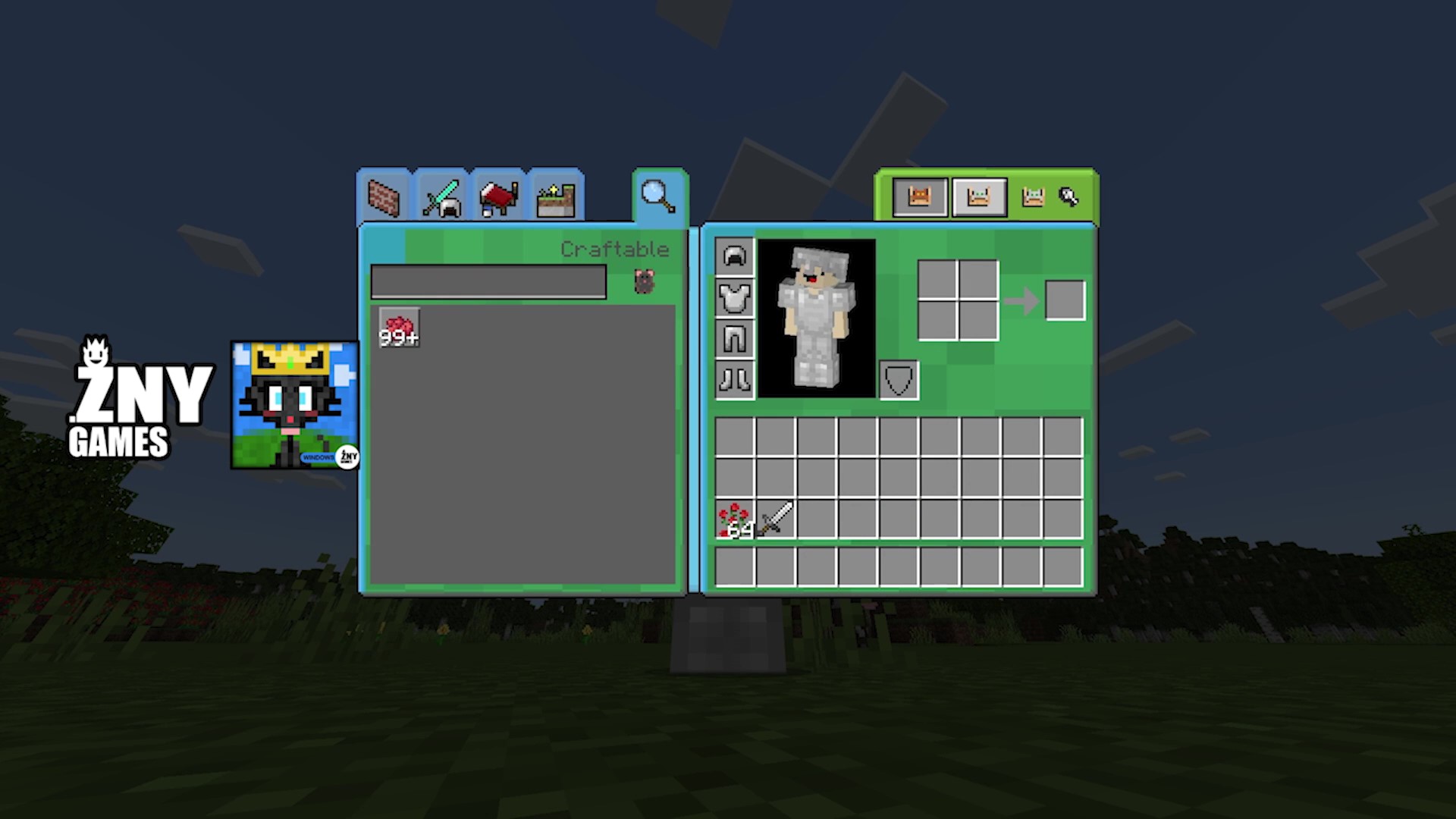
Task: Click the recipe search text box
Action: pos(488,282)
